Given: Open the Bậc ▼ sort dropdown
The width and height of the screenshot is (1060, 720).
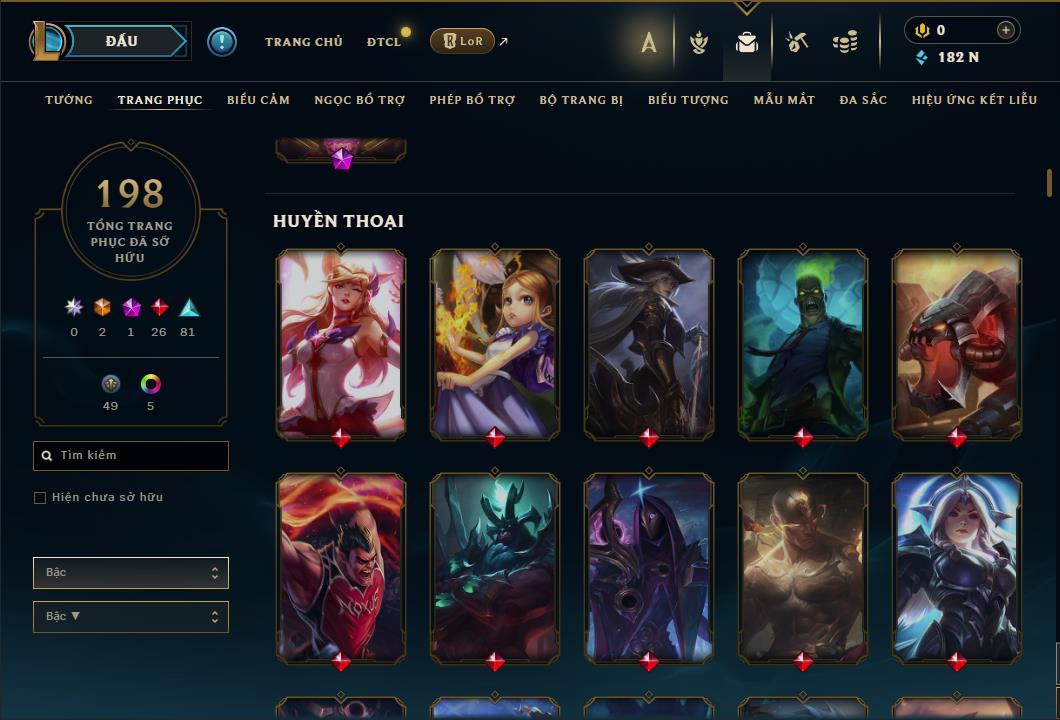Looking at the screenshot, I should coord(131,617).
